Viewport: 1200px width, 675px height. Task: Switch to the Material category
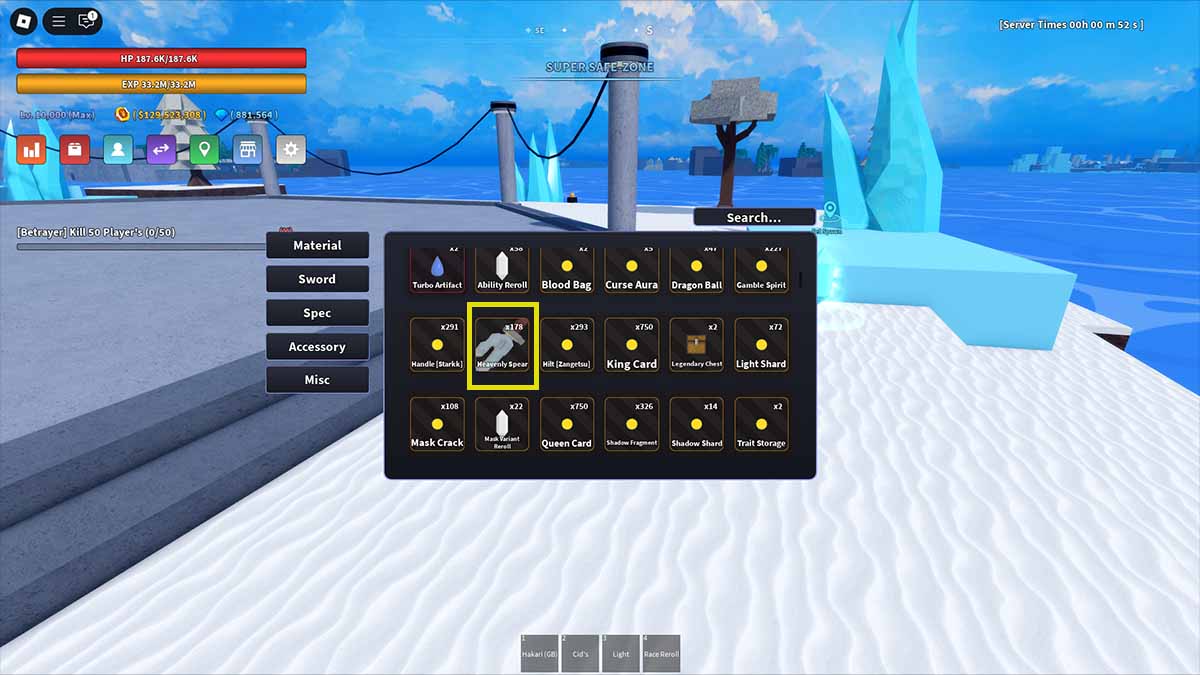tap(317, 245)
